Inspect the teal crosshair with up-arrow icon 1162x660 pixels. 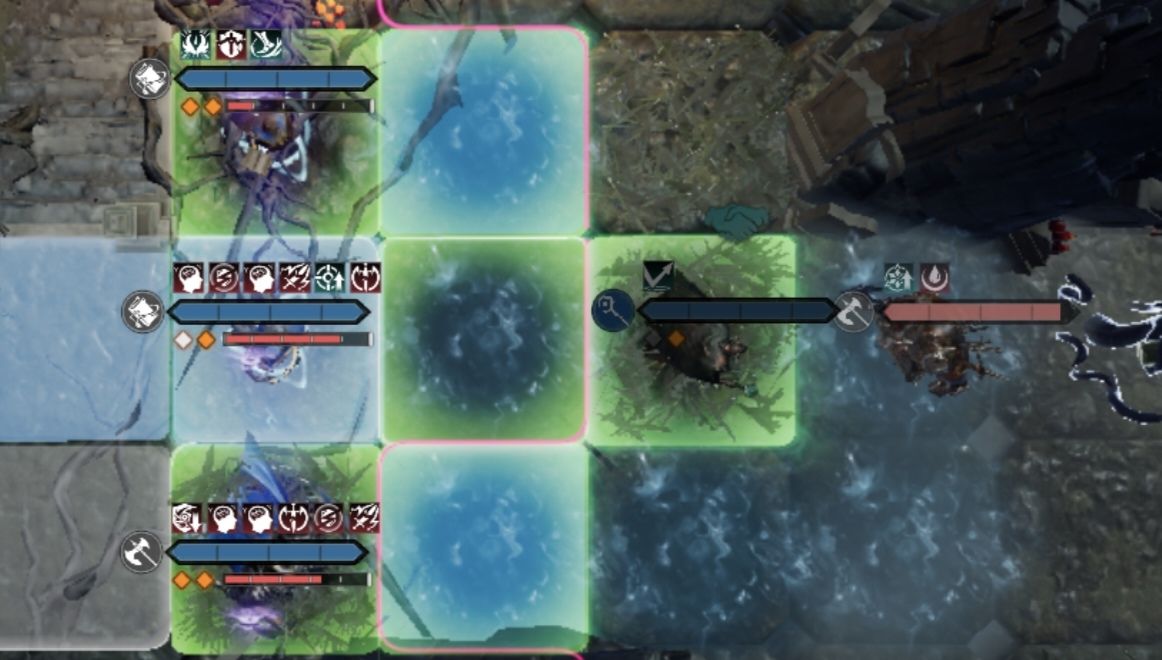coord(330,278)
